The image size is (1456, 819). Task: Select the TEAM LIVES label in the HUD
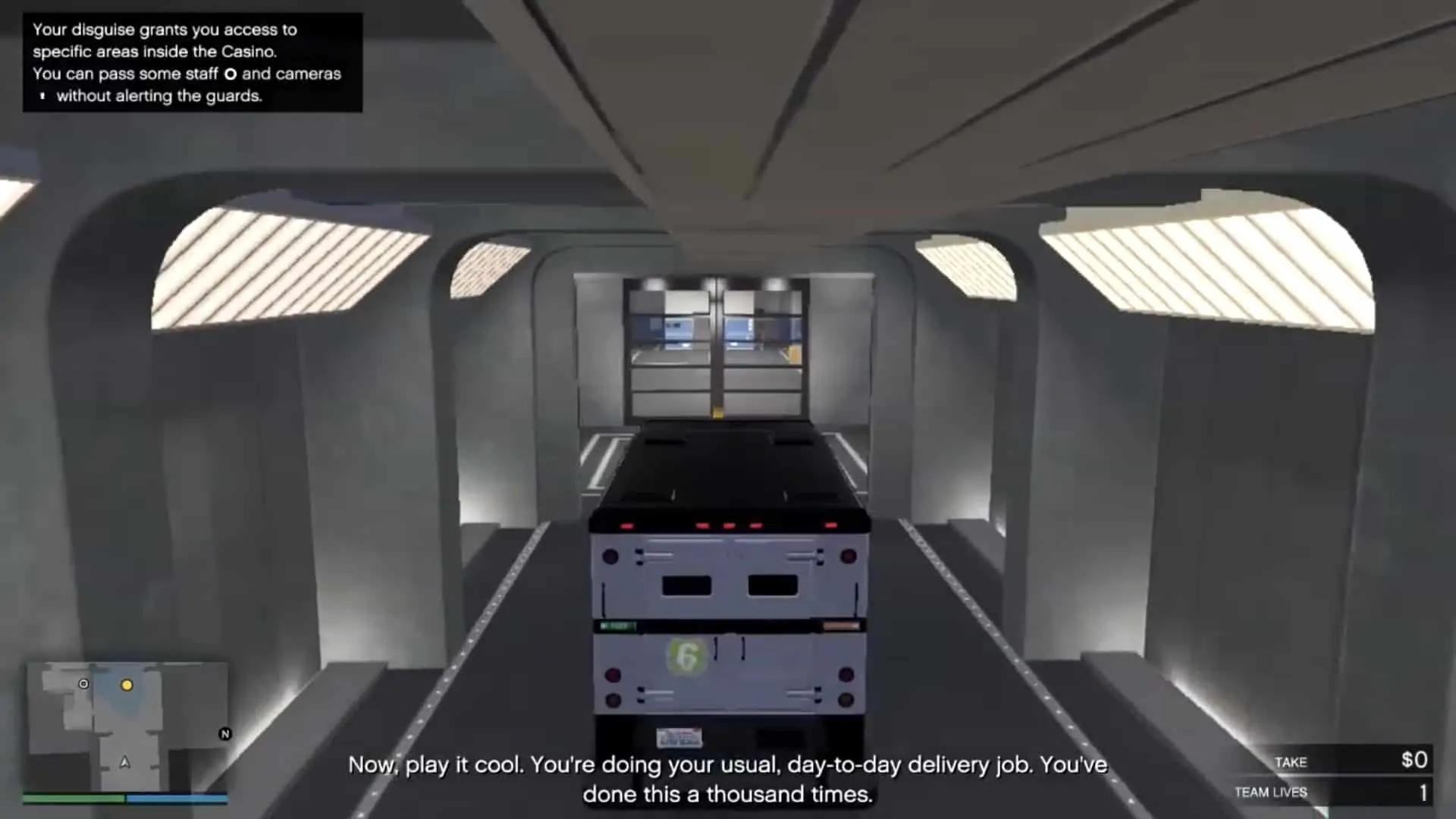coord(1271,792)
